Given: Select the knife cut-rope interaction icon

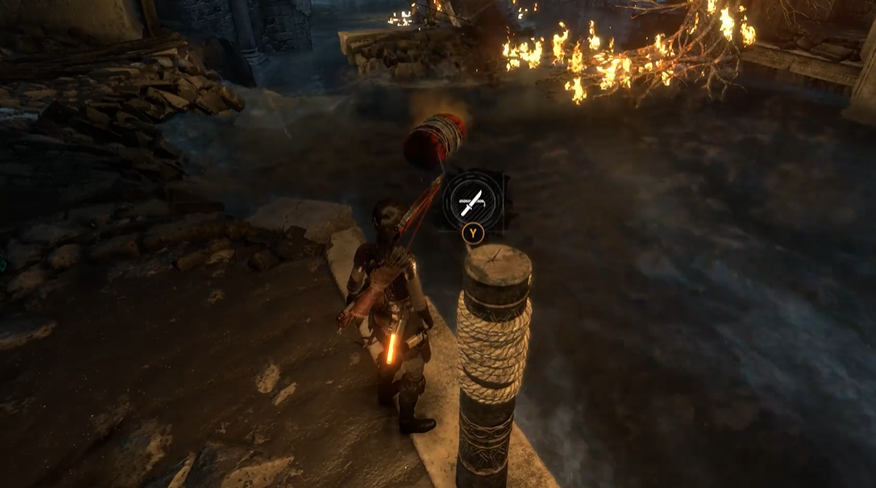Looking at the screenshot, I should coord(474,200).
